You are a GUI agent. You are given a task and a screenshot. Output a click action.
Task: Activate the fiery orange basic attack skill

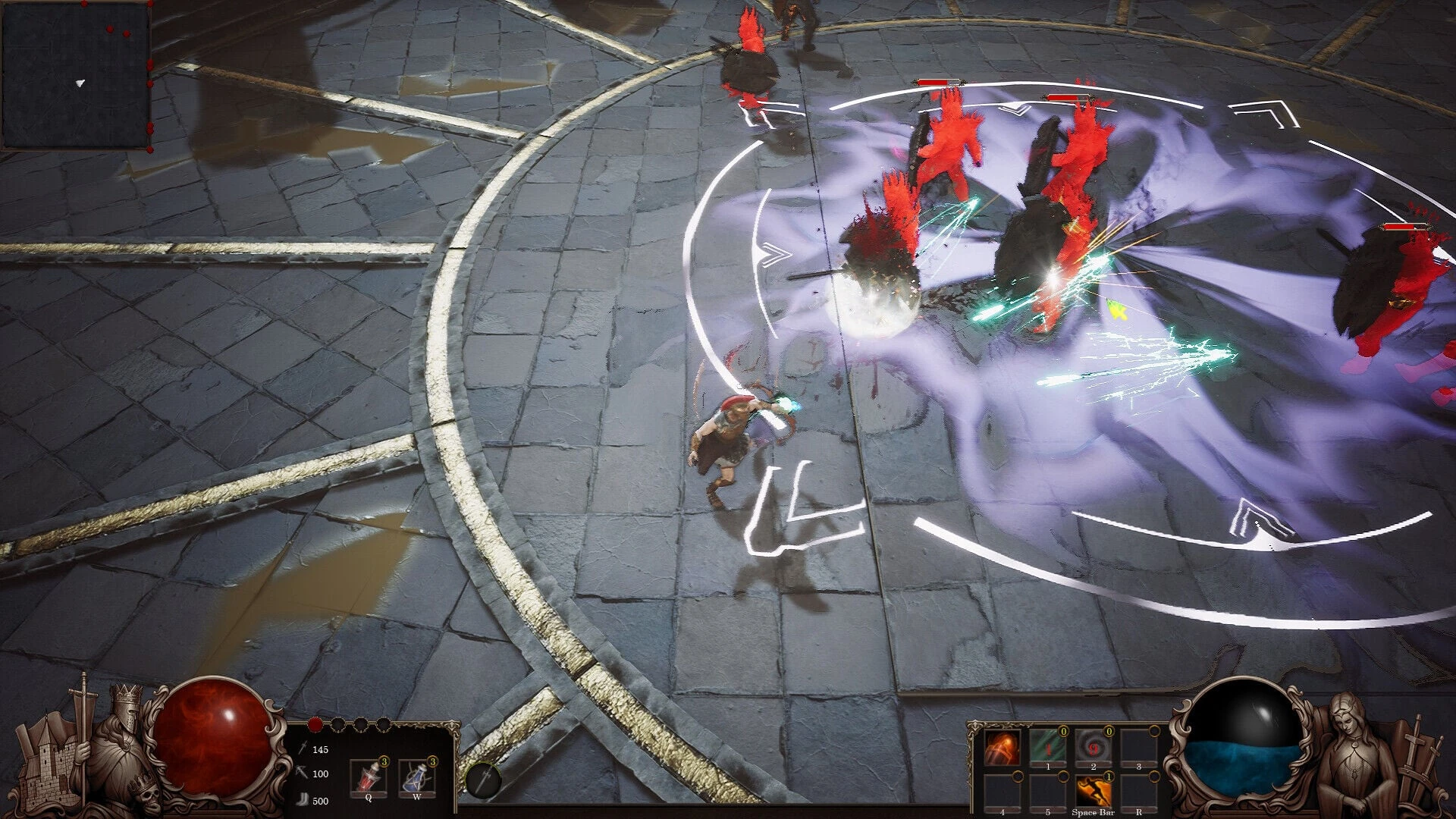1001,748
